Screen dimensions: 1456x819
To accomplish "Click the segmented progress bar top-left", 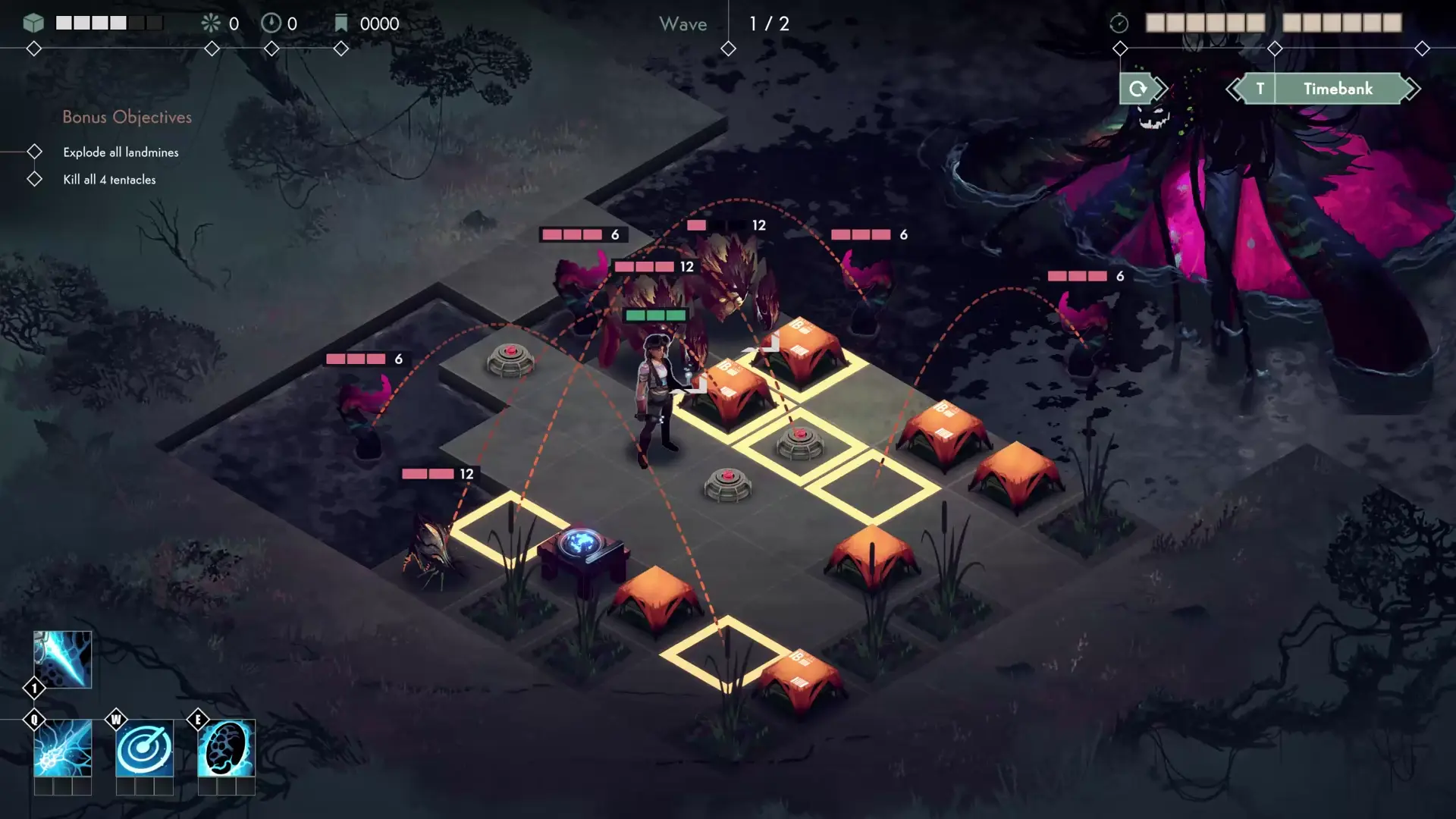I will pyautogui.click(x=110, y=23).
